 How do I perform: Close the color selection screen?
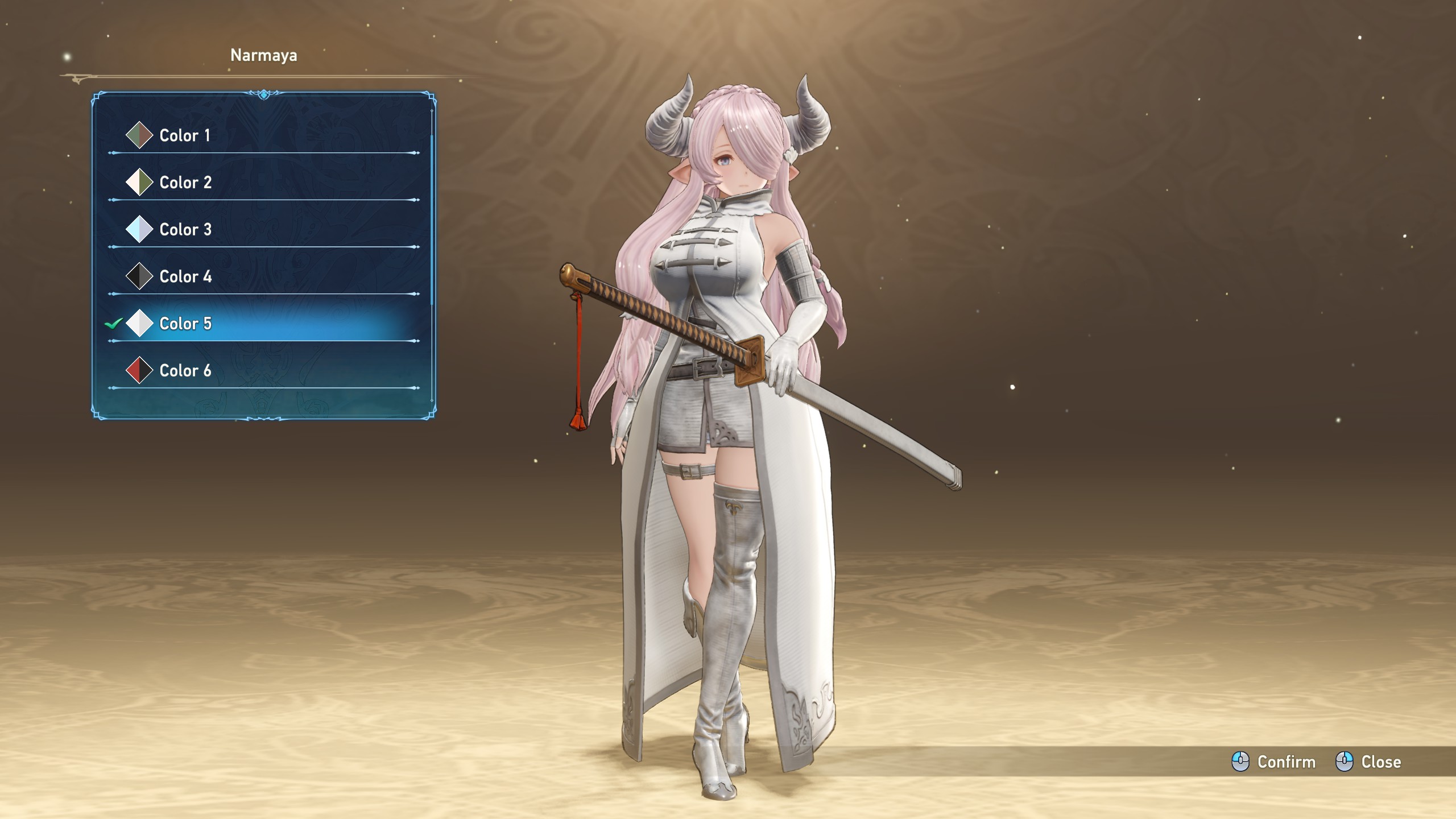1368,762
